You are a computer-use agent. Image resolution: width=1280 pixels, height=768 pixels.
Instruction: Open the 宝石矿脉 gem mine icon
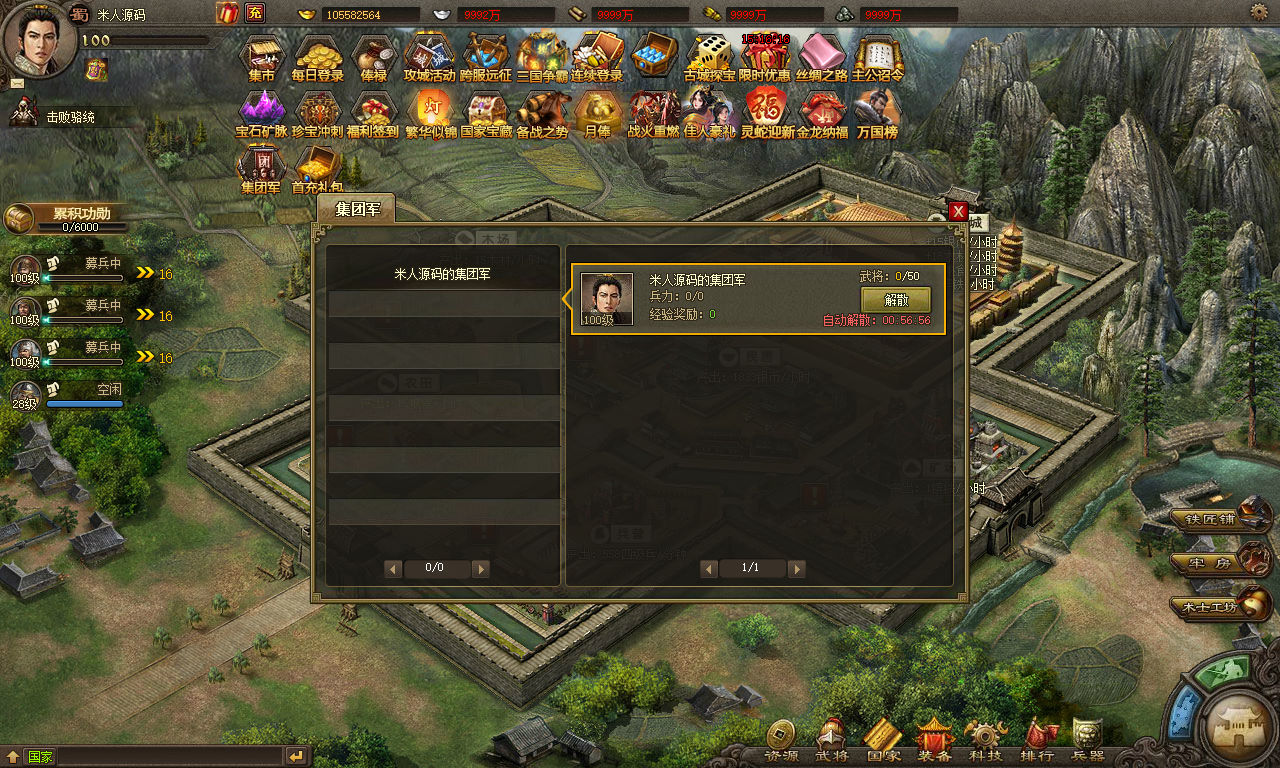pyautogui.click(x=262, y=113)
